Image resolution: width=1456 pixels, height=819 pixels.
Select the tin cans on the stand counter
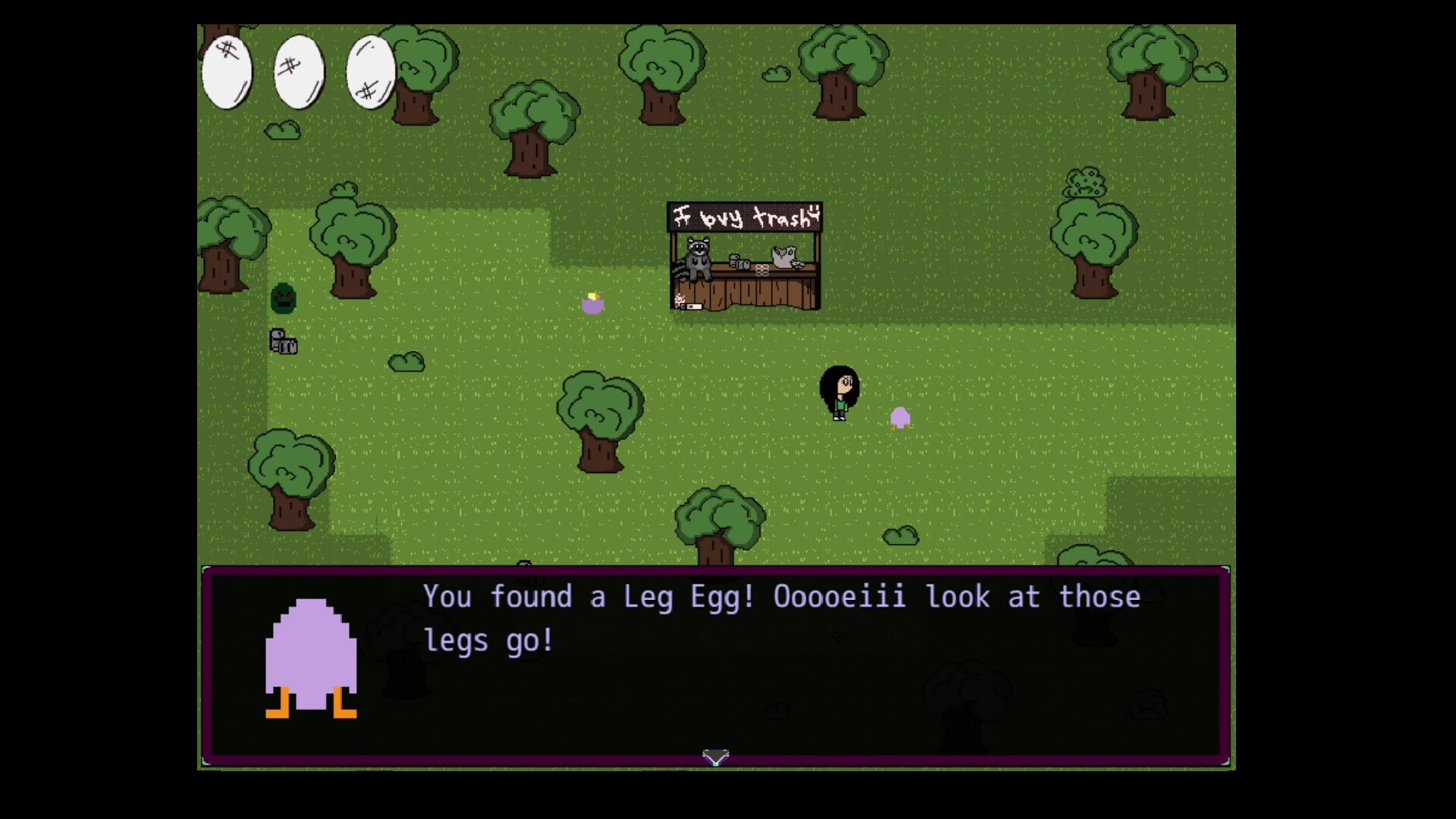740,263
